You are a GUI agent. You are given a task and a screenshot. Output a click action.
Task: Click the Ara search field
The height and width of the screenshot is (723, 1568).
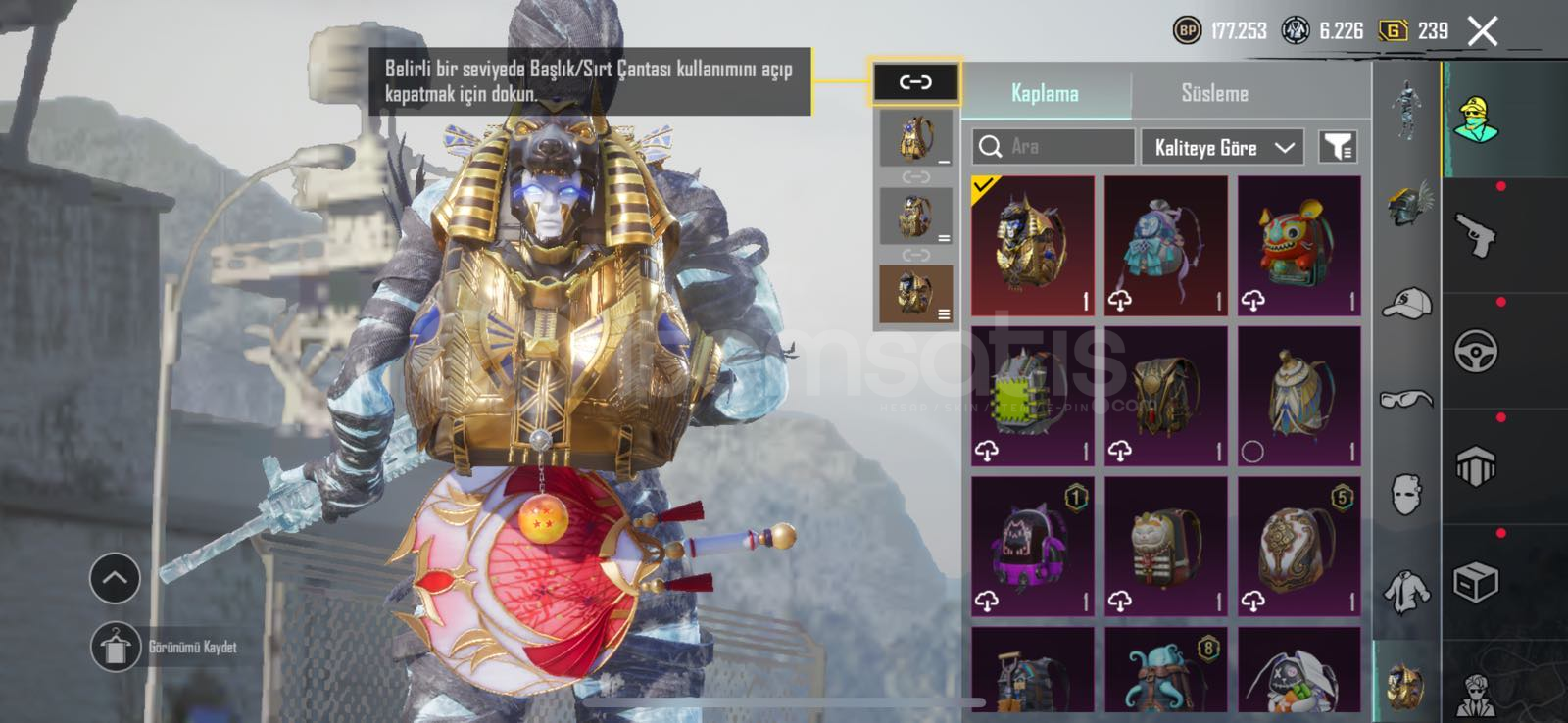click(x=1053, y=147)
